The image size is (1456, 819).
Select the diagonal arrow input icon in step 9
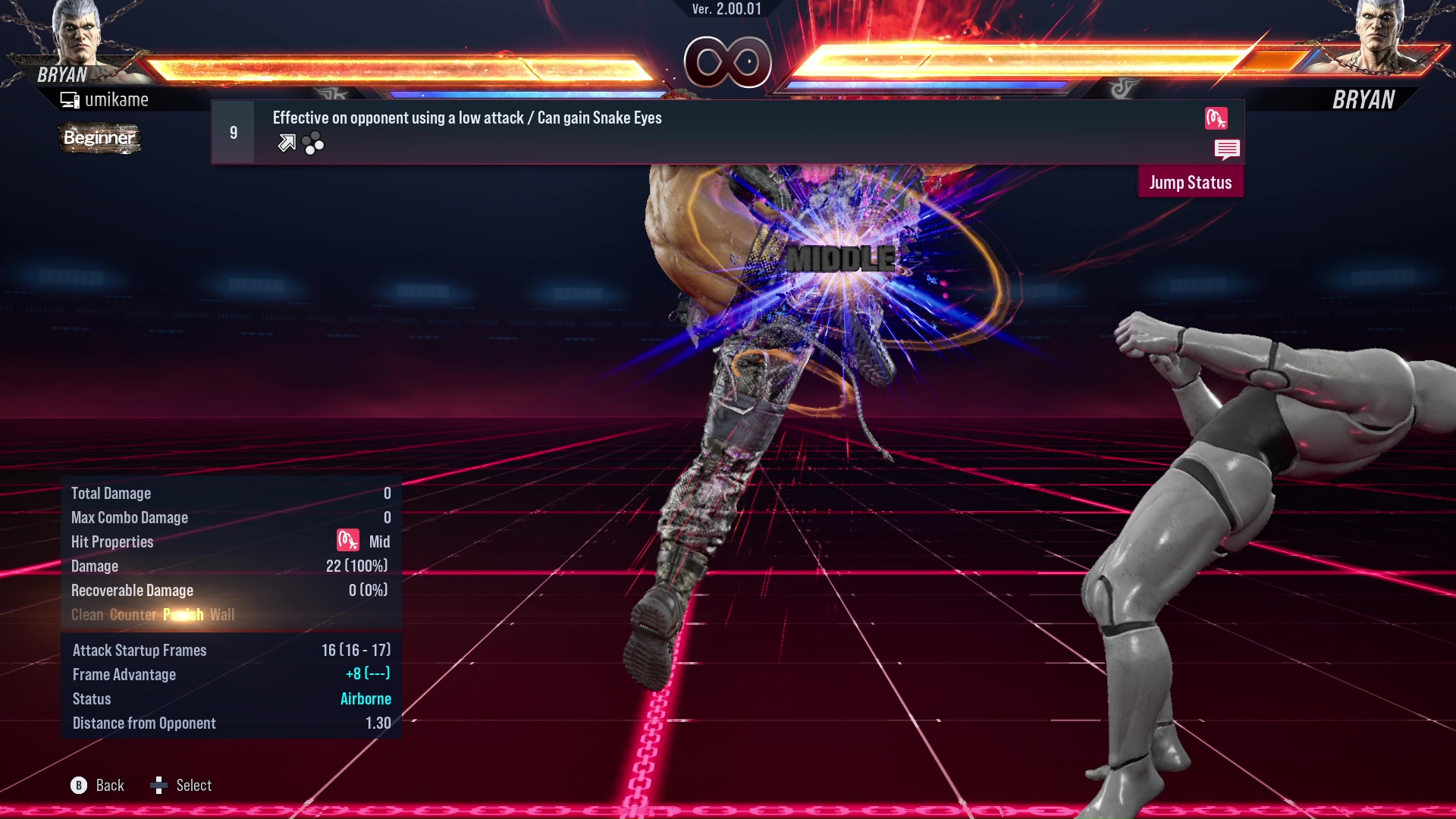tap(286, 143)
